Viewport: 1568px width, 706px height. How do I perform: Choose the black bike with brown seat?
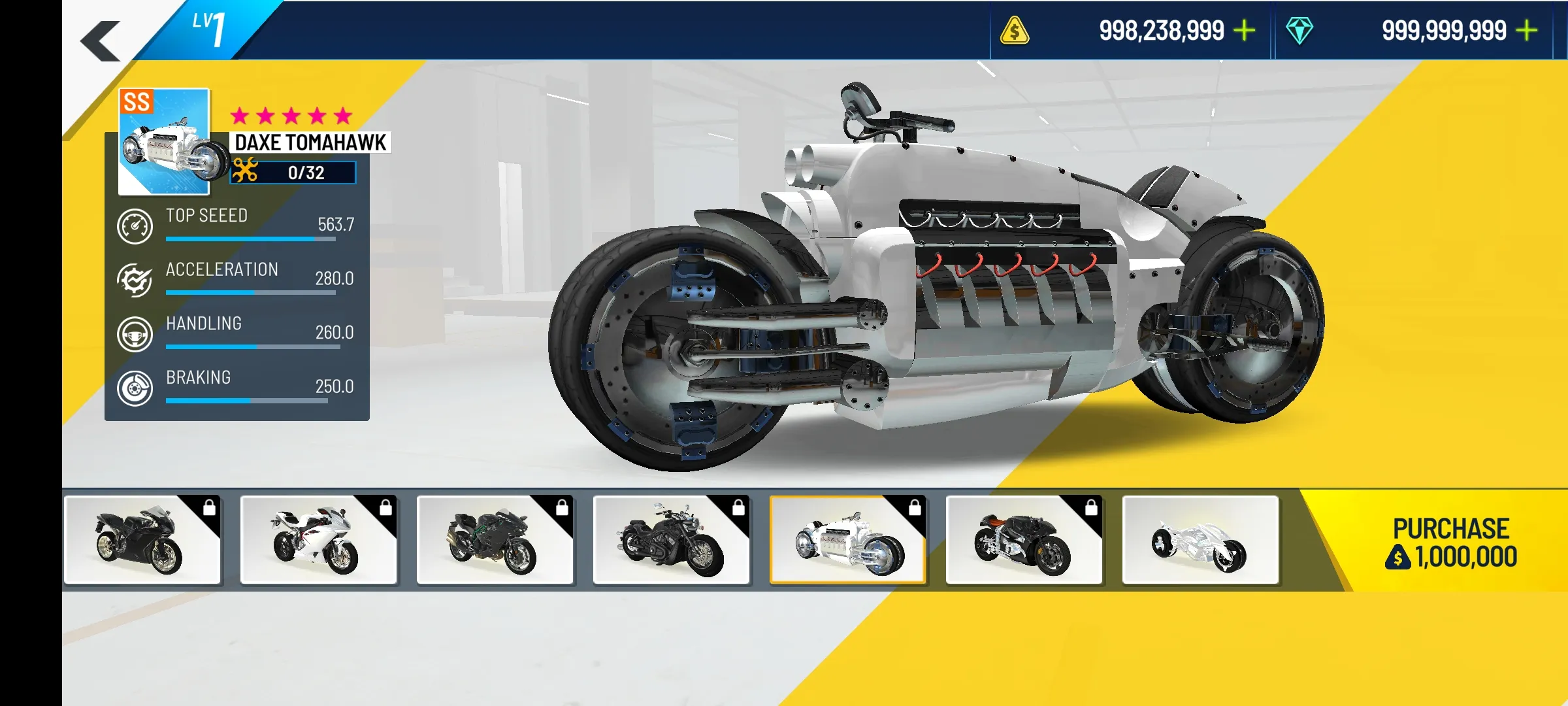(x=1024, y=540)
